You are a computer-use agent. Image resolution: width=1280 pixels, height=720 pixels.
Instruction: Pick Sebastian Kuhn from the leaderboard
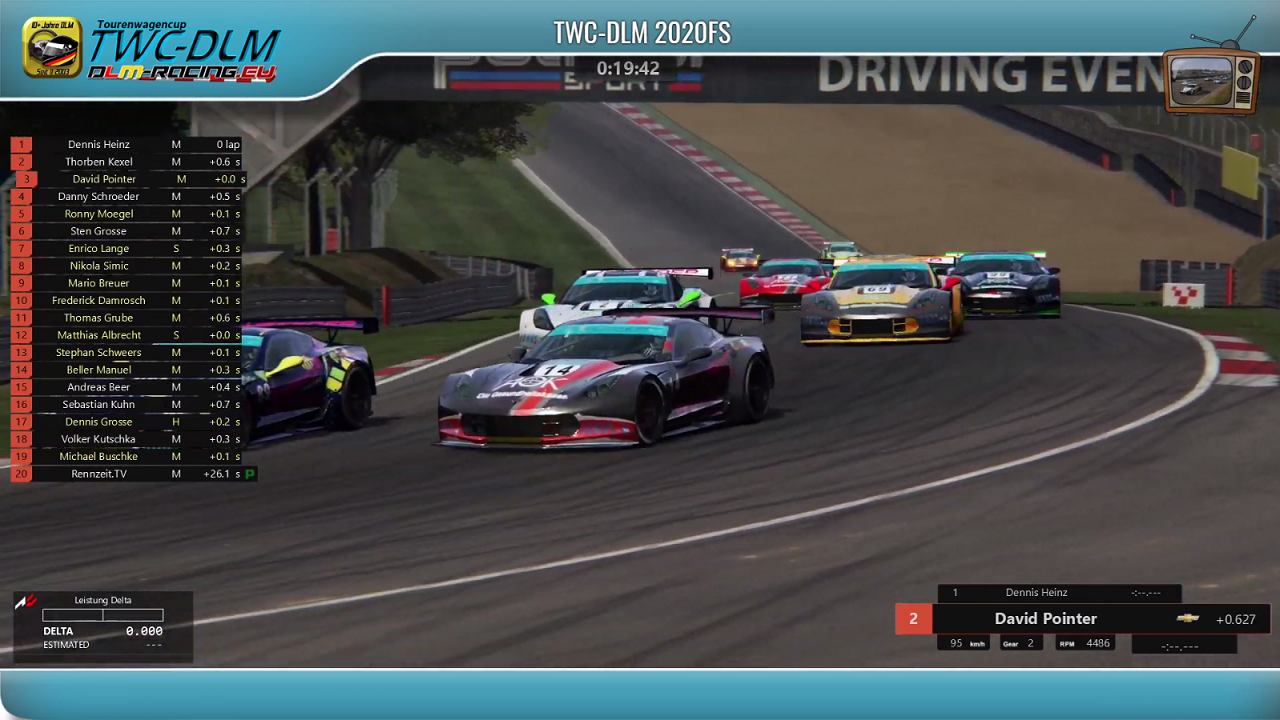click(99, 405)
